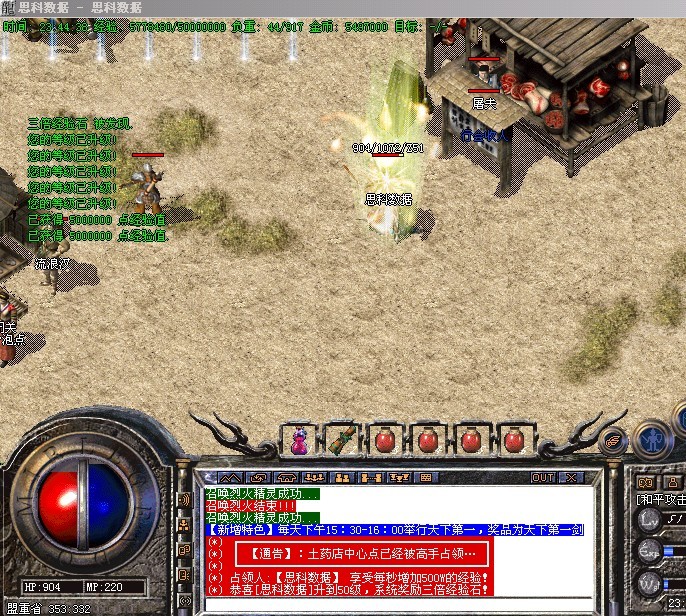Use the purple potion in the belt
This screenshot has width=686, height=616.
tap(299, 439)
